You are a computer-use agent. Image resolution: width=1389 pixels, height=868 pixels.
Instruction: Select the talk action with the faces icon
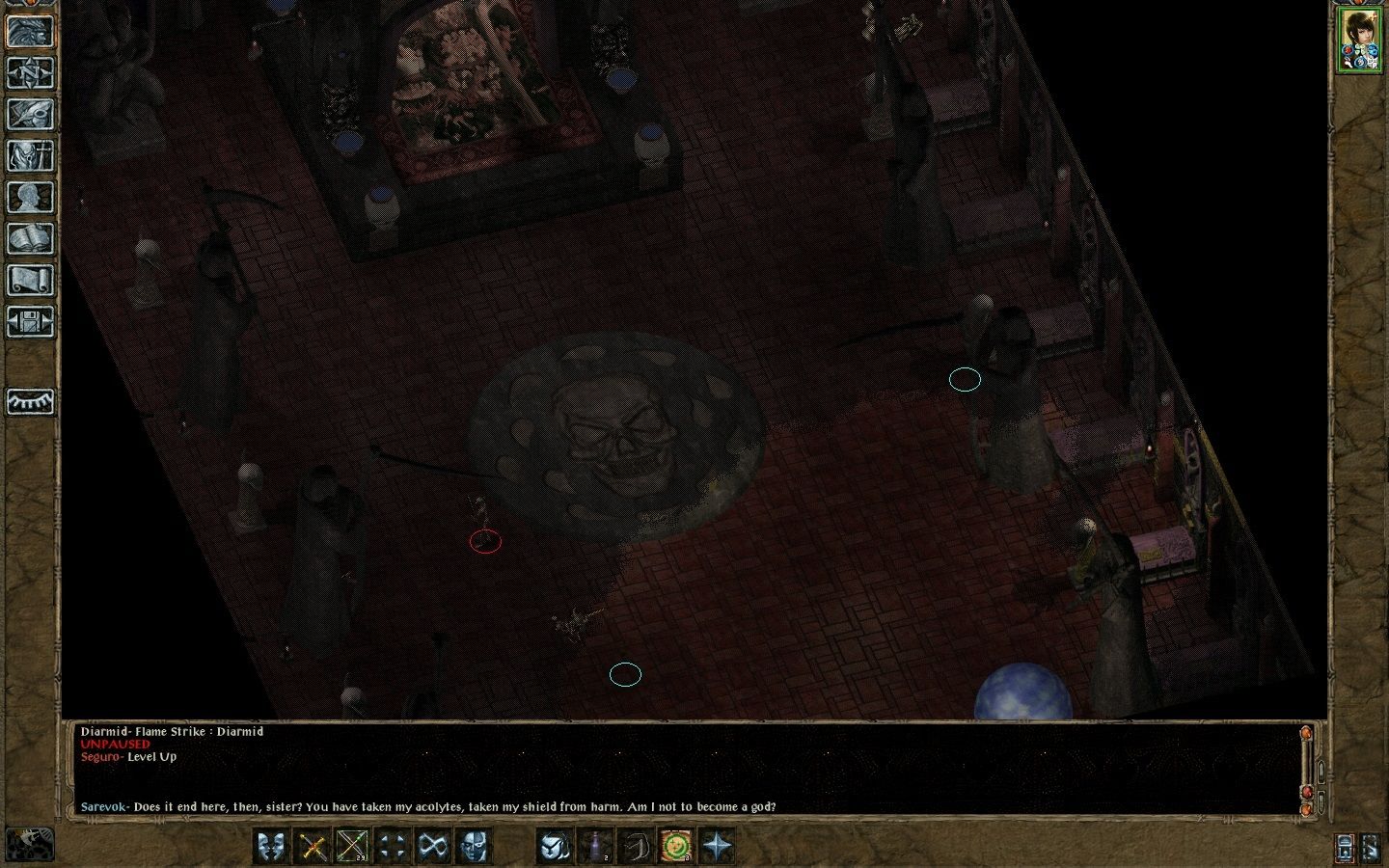click(x=269, y=846)
